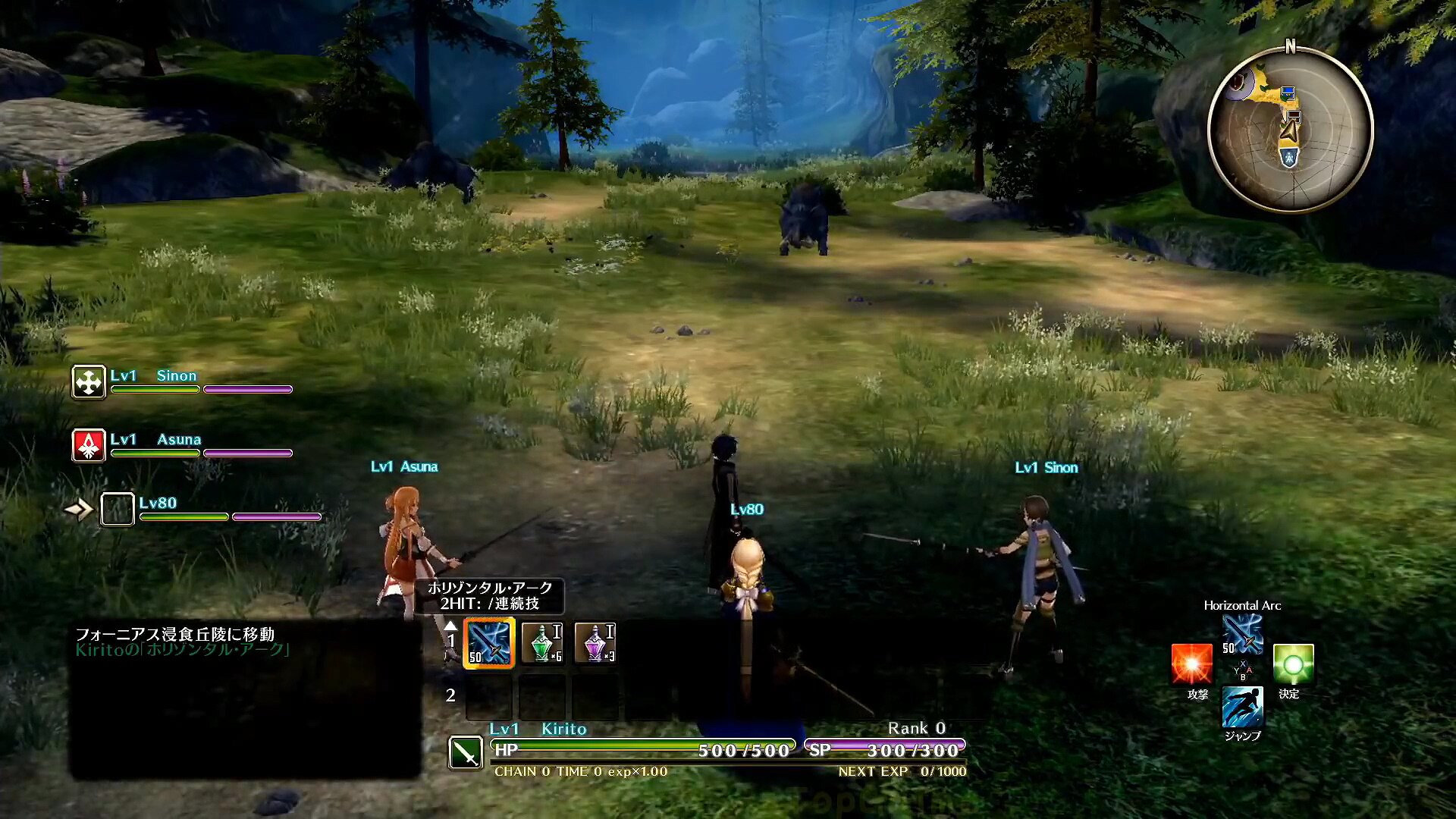Open the circular minimap

[1290, 129]
